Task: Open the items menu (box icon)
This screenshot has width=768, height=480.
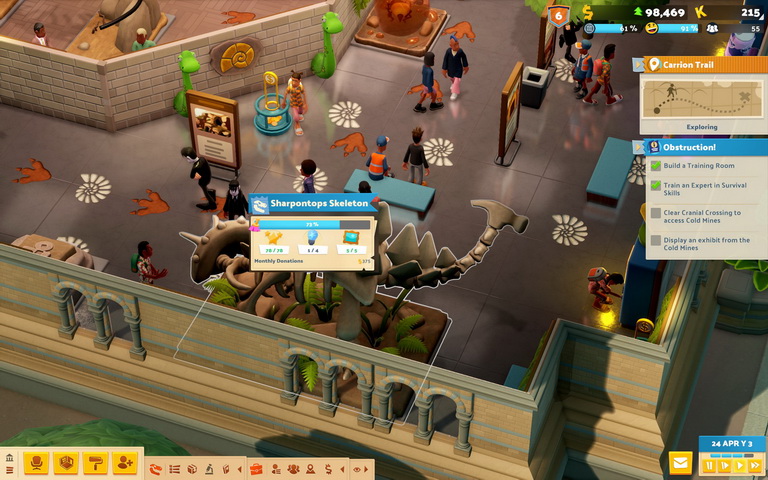Action: [x=66, y=463]
